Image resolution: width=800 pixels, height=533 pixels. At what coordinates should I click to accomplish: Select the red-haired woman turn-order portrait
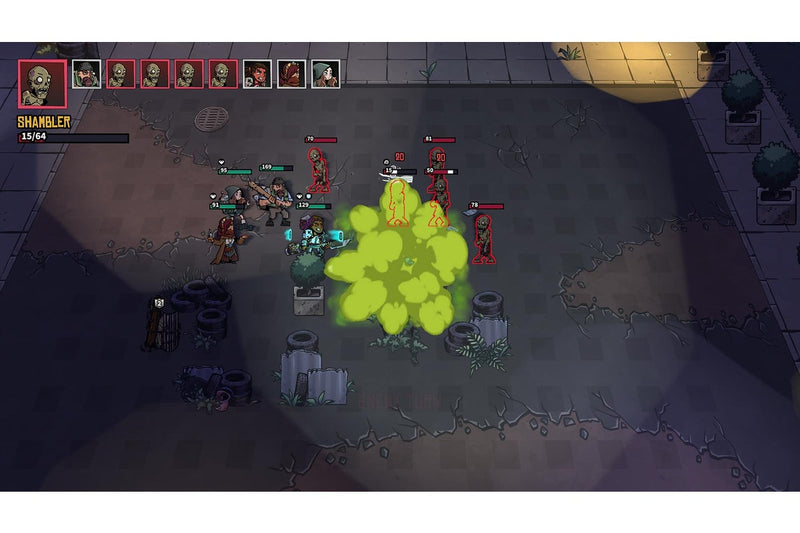coord(257,74)
